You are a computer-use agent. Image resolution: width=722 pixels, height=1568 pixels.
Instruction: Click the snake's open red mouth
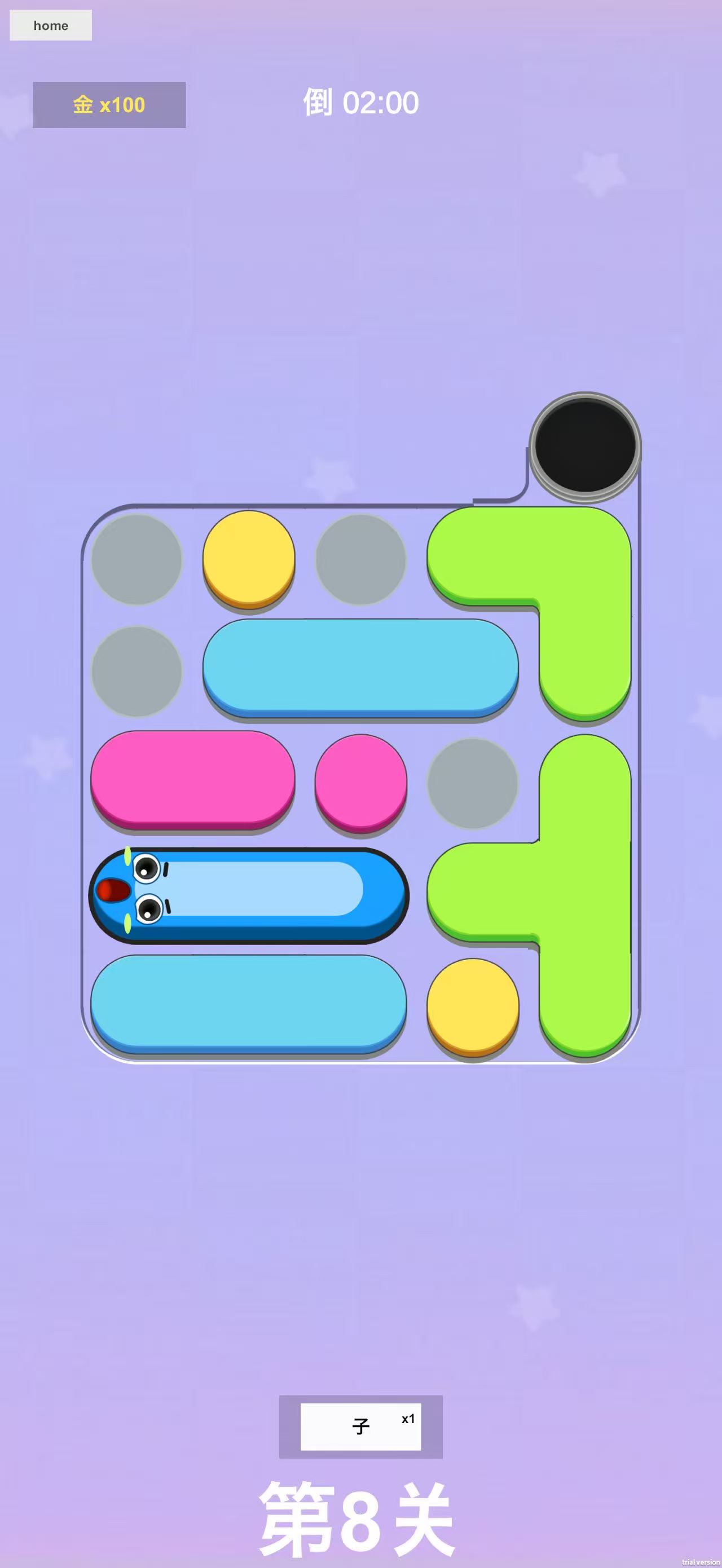click(x=113, y=890)
